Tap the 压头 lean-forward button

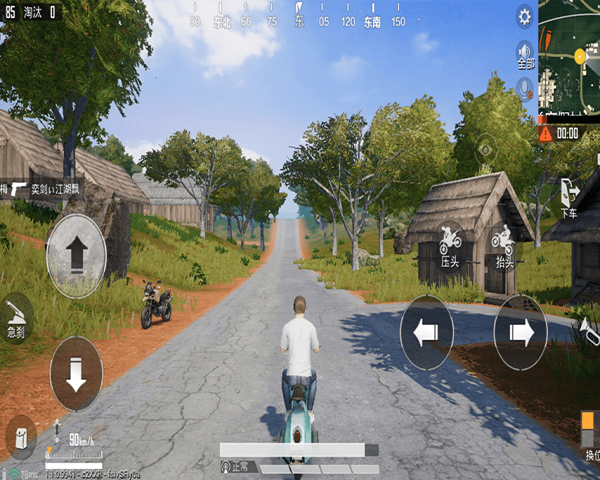[450, 245]
